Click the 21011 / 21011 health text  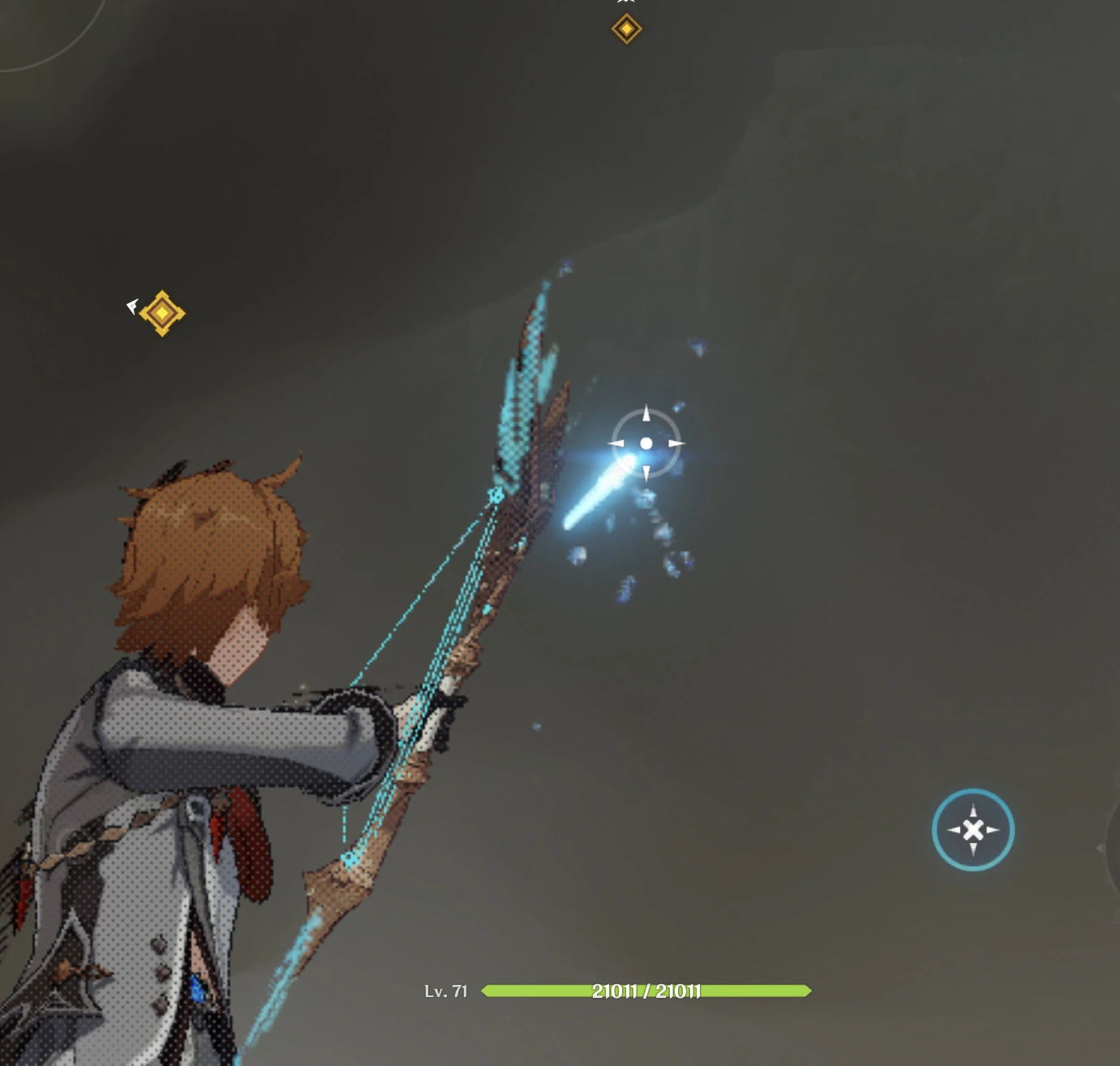point(646,991)
